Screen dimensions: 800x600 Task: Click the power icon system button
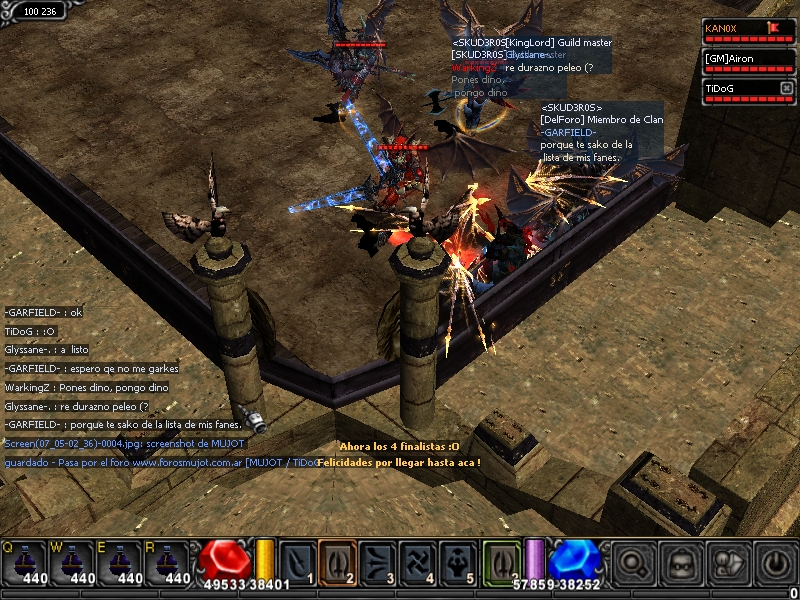point(775,564)
